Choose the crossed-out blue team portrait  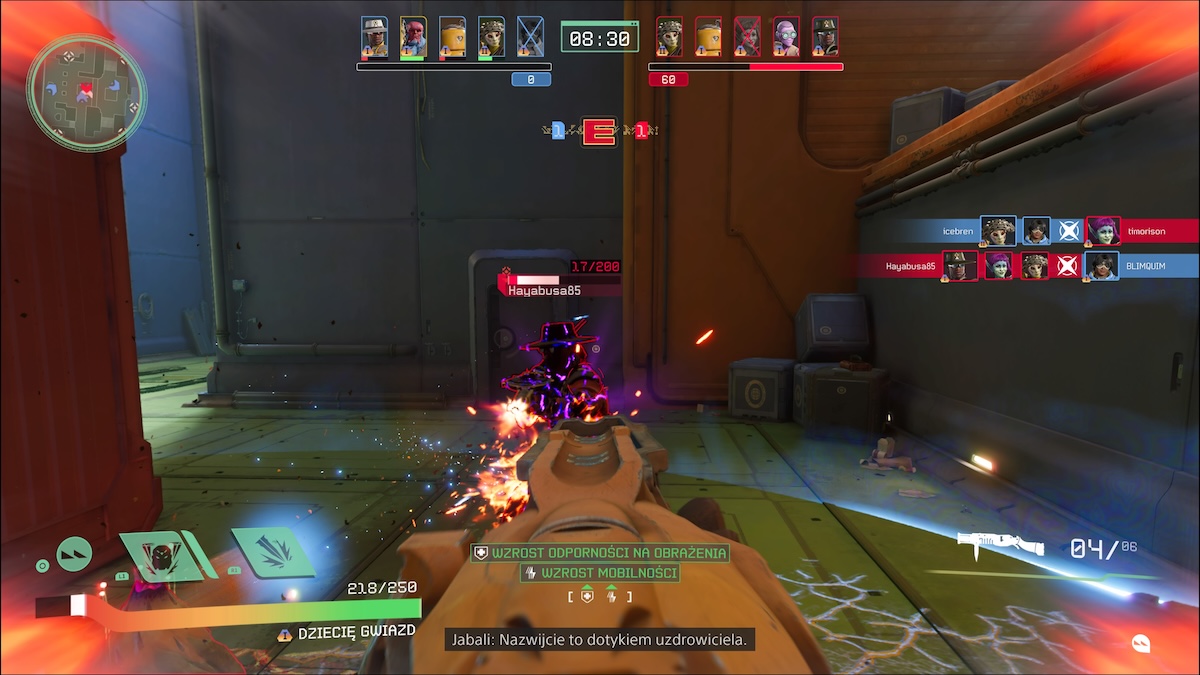click(x=530, y=37)
